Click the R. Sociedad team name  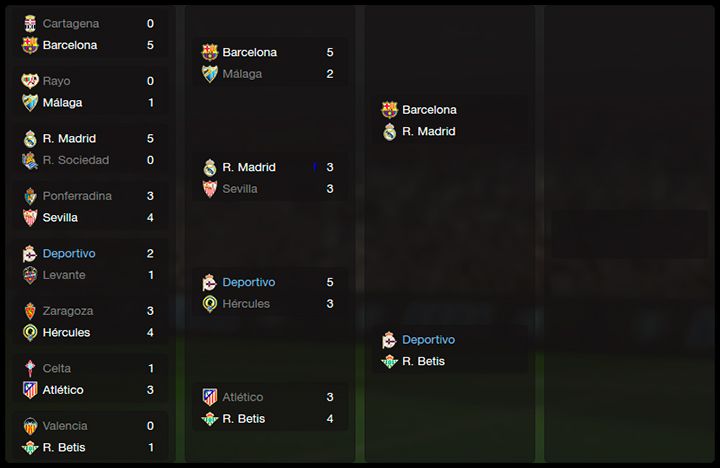coord(75,160)
